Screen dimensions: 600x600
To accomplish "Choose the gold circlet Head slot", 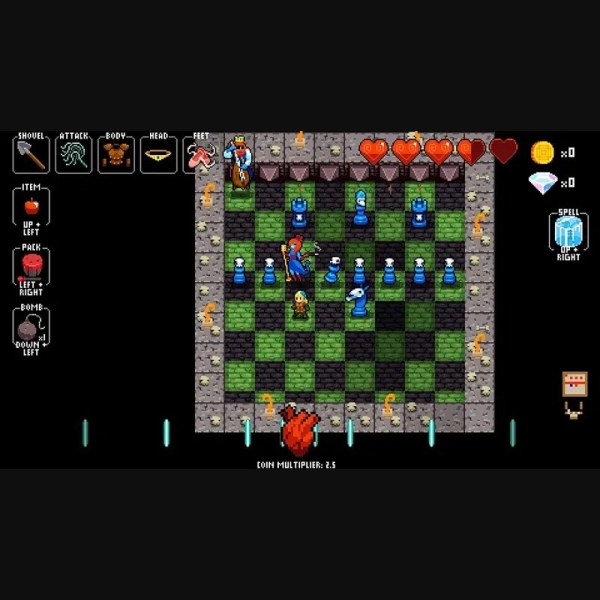I will (158, 154).
